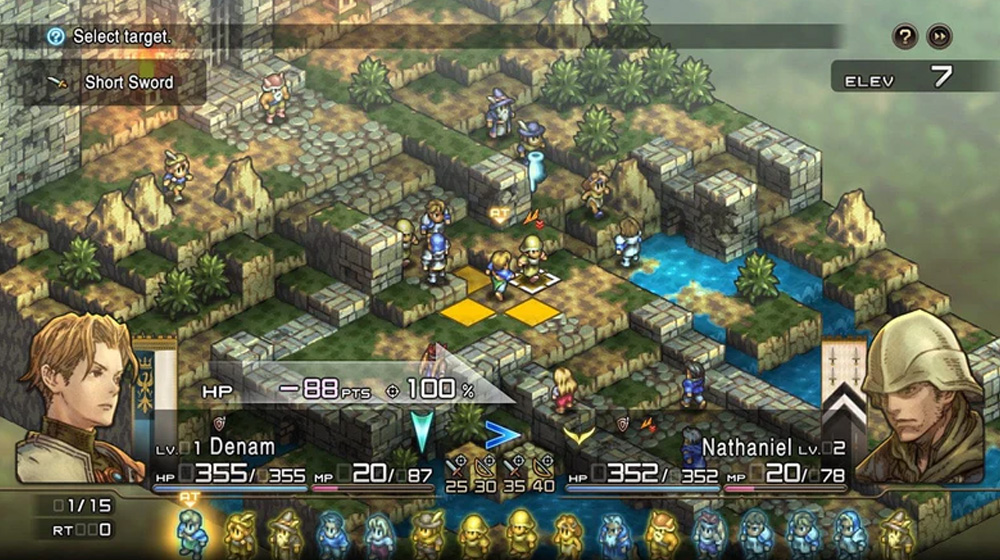This screenshot has height=560, width=1000.
Task: Activate the fast-forward button
Action: (939, 37)
